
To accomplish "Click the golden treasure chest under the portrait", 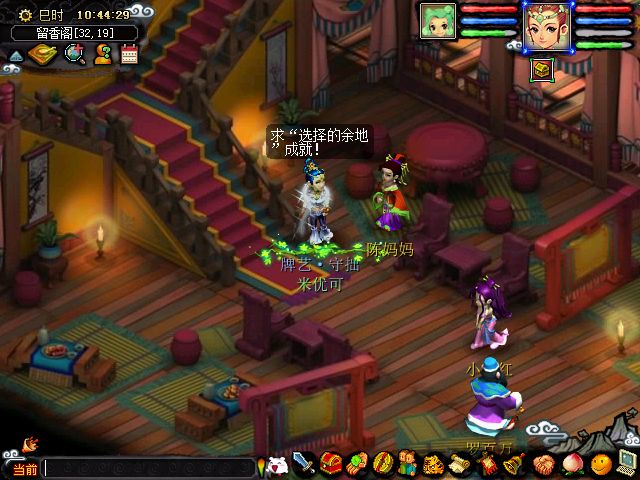I will point(541,70).
